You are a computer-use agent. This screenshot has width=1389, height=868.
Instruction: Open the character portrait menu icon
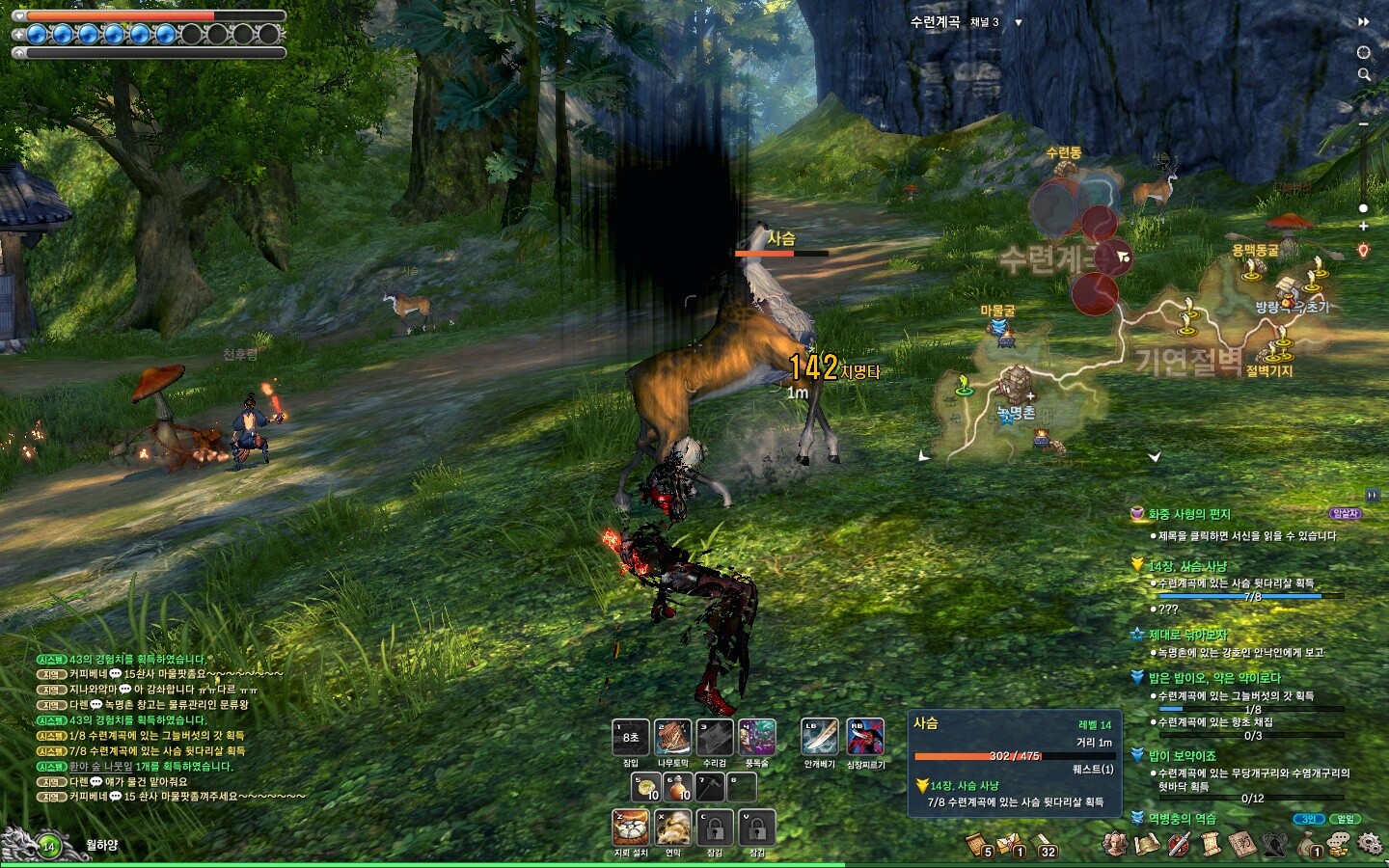click(1115, 844)
